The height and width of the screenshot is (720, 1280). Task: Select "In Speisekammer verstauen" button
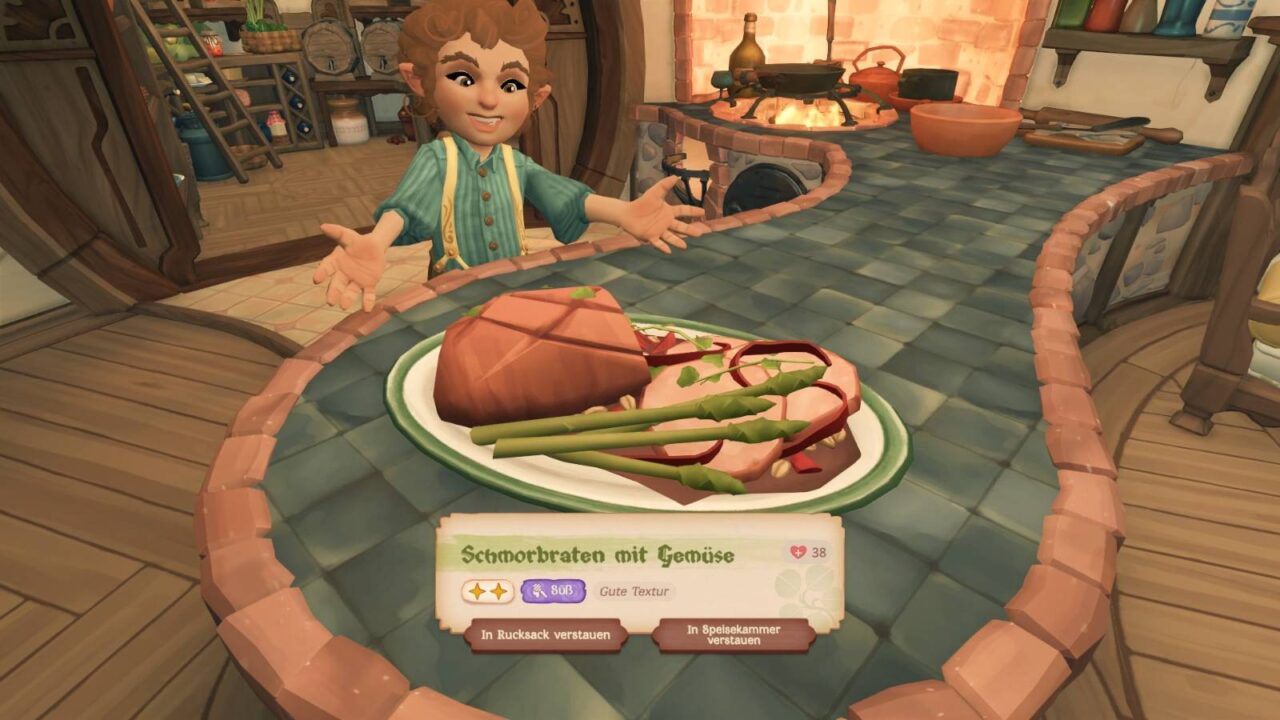coord(733,635)
